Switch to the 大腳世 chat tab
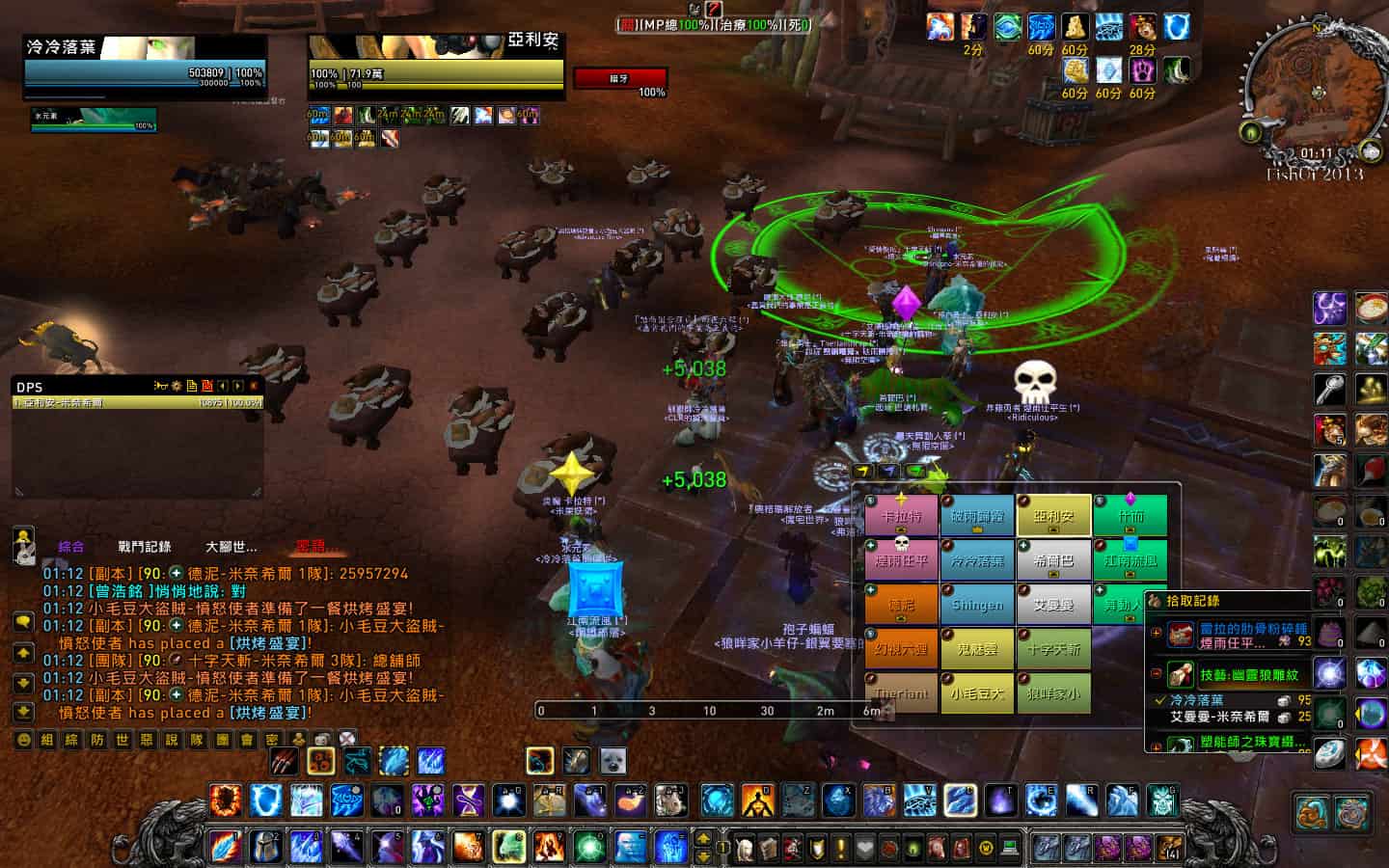Screen dimensions: 1389x868 [x=231, y=547]
